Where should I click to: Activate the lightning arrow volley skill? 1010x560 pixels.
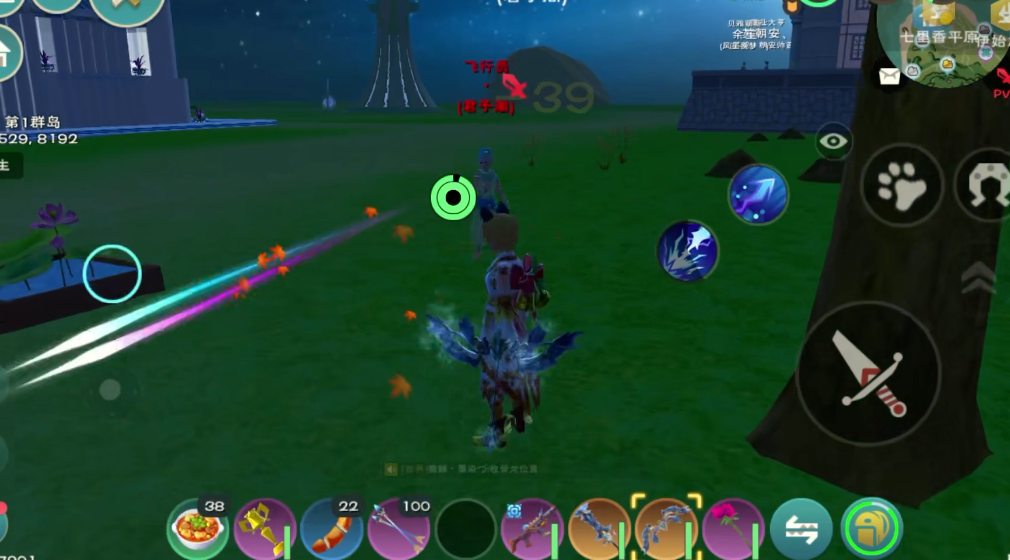pyautogui.click(x=688, y=250)
